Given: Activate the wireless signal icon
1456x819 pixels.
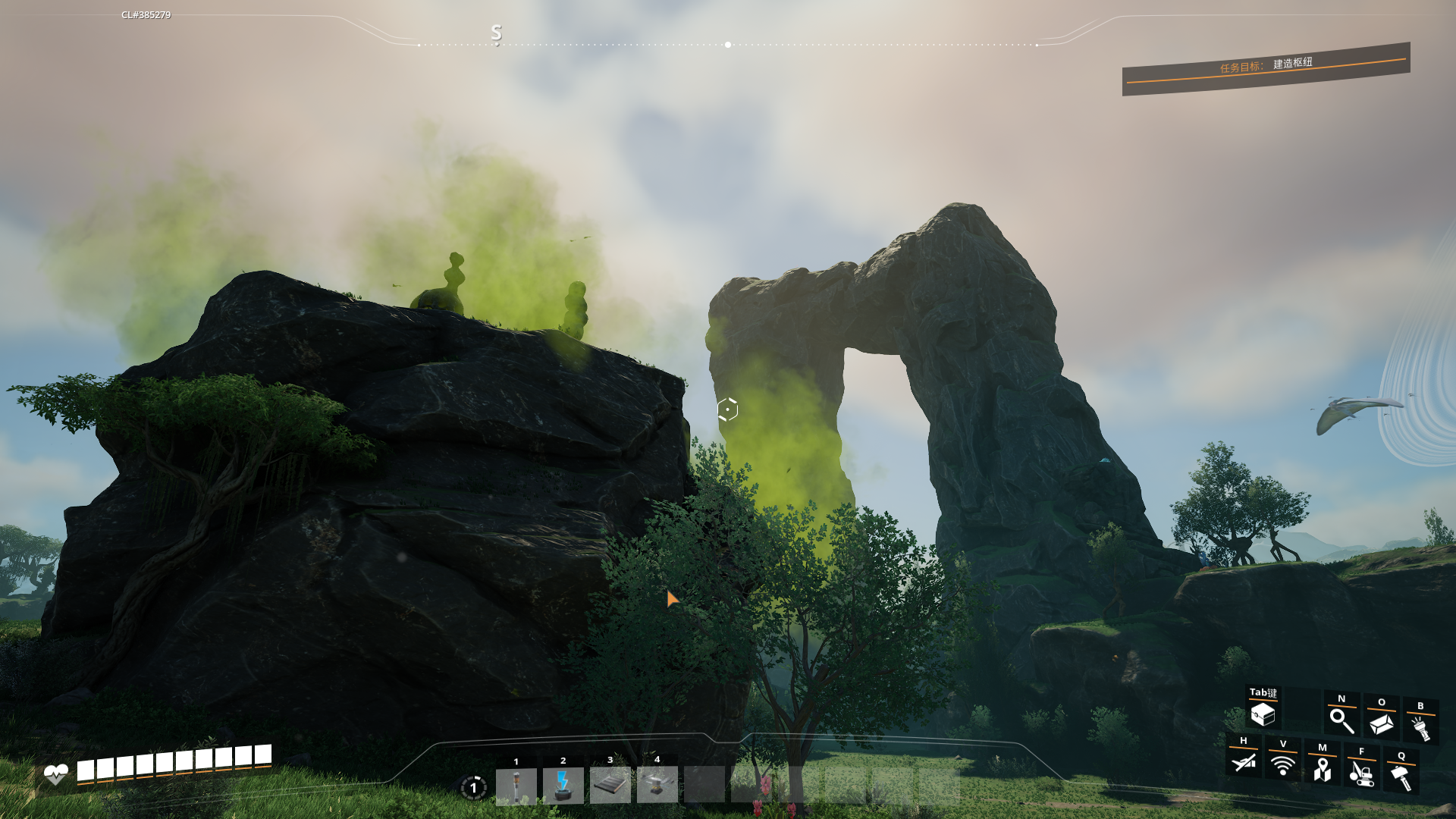Looking at the screenshot, I should 1282,764.
